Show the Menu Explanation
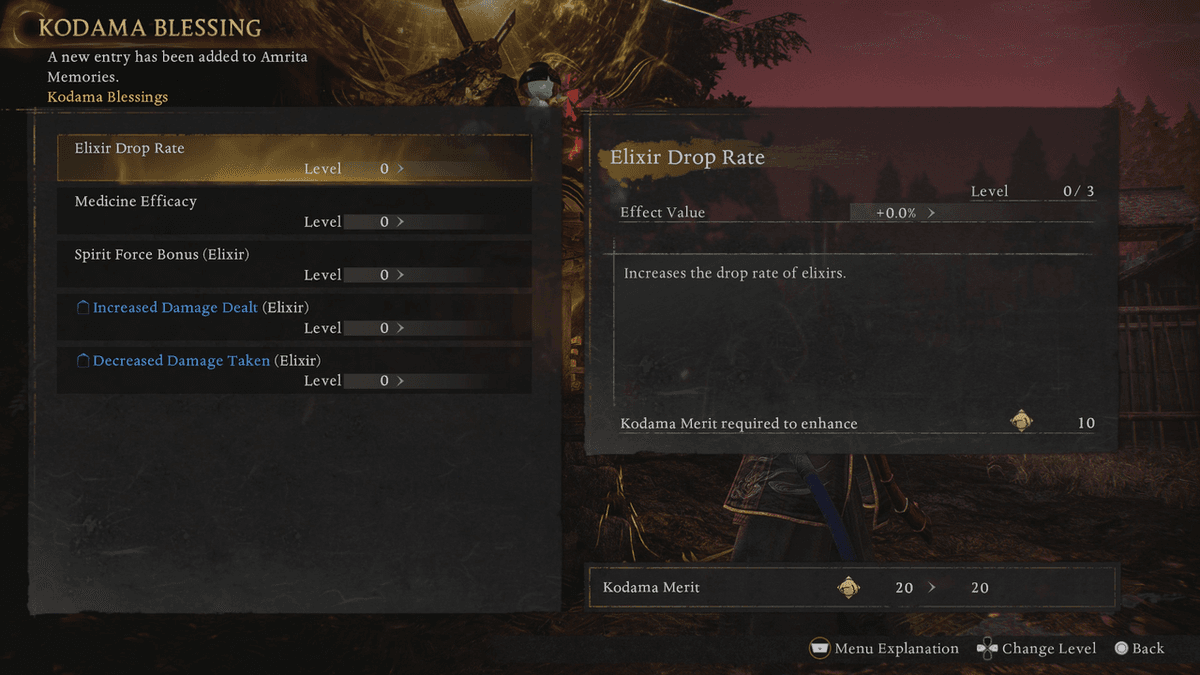Screen dimensions: 1200x675 tap(884, 649)
